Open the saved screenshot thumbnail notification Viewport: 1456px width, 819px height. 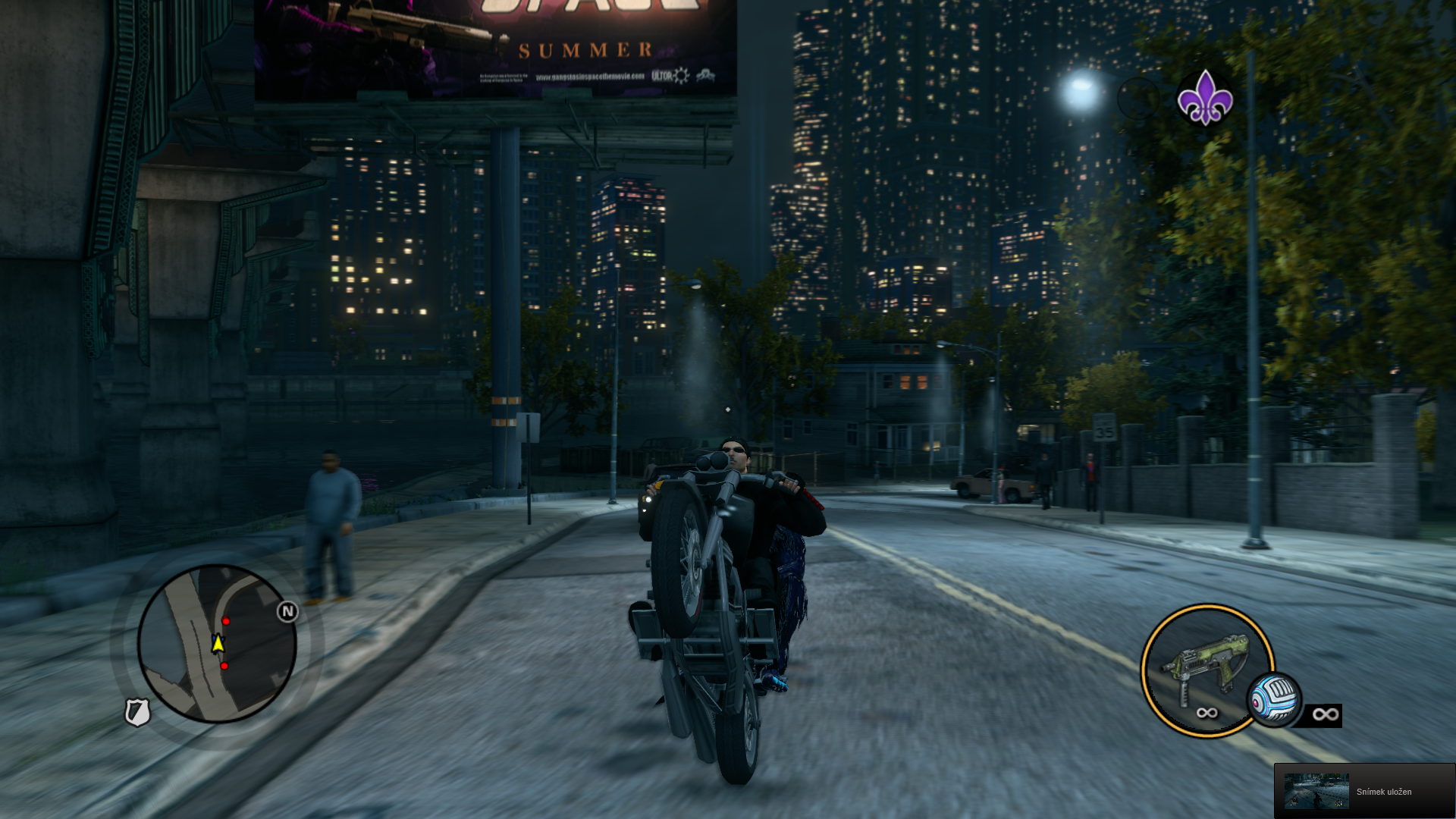click(x=1316, y=791)
